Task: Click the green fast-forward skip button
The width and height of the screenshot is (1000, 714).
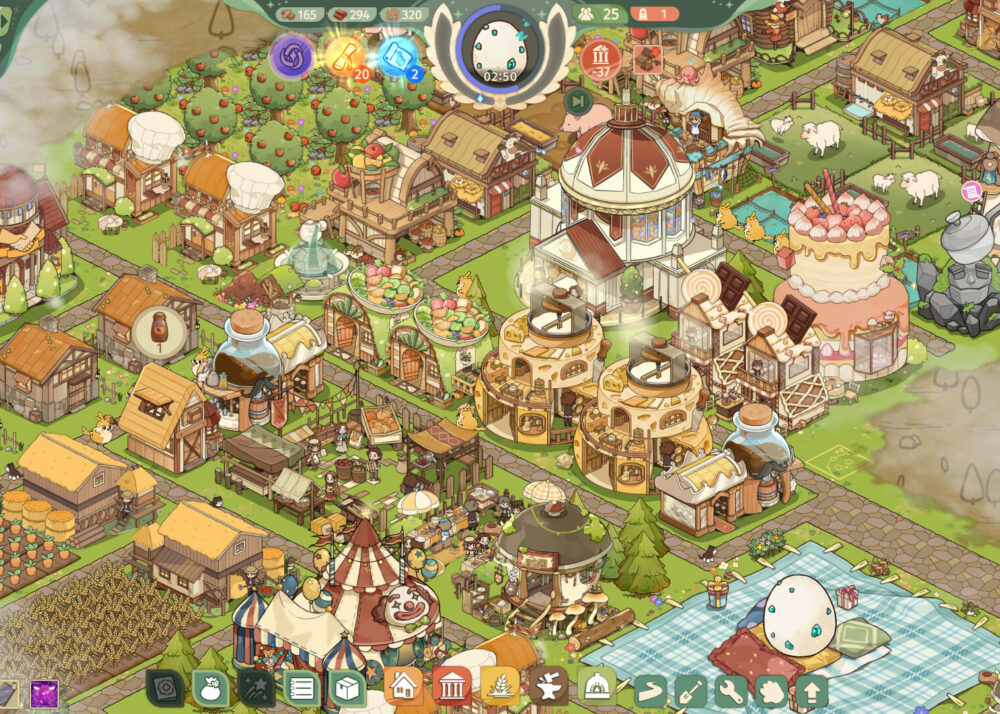Action: pos(578,100)
